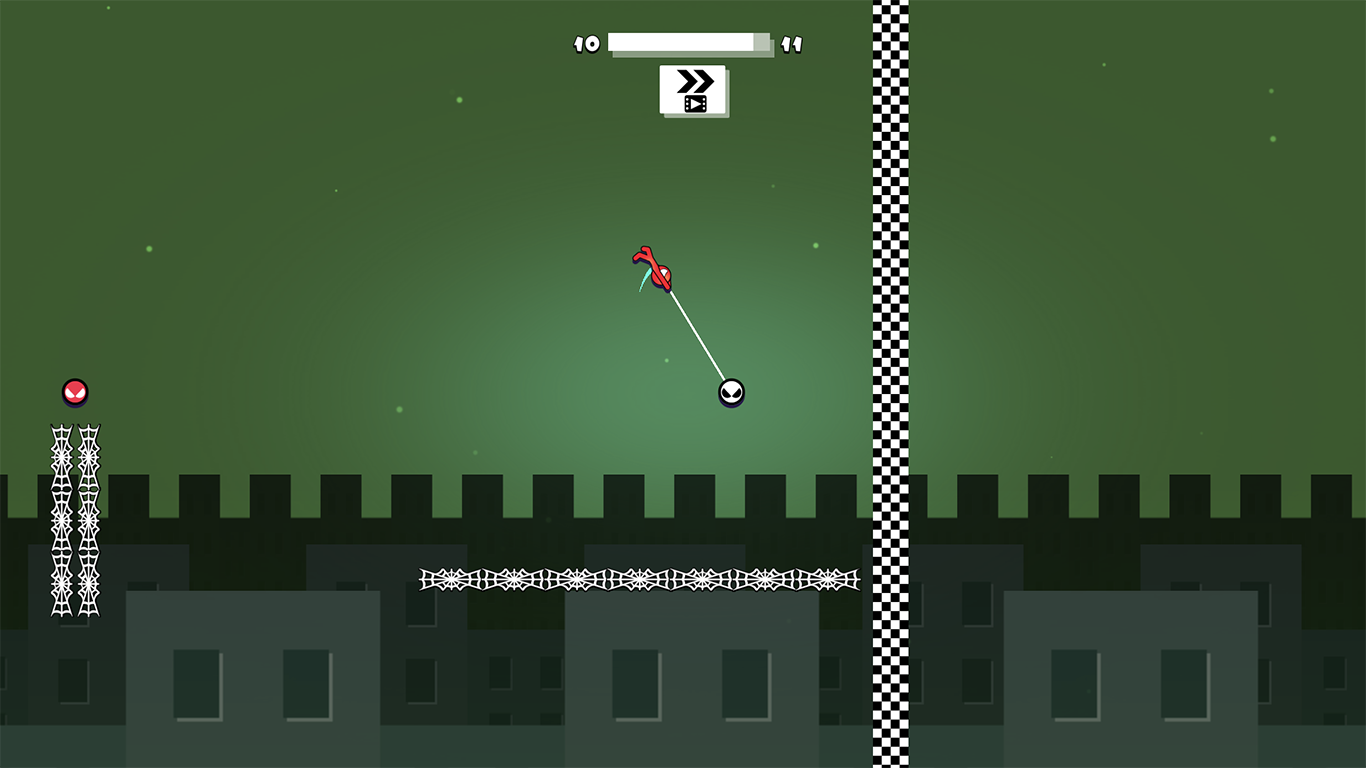
Task: Select the swinging red hero character
Action: click(658, 272)
